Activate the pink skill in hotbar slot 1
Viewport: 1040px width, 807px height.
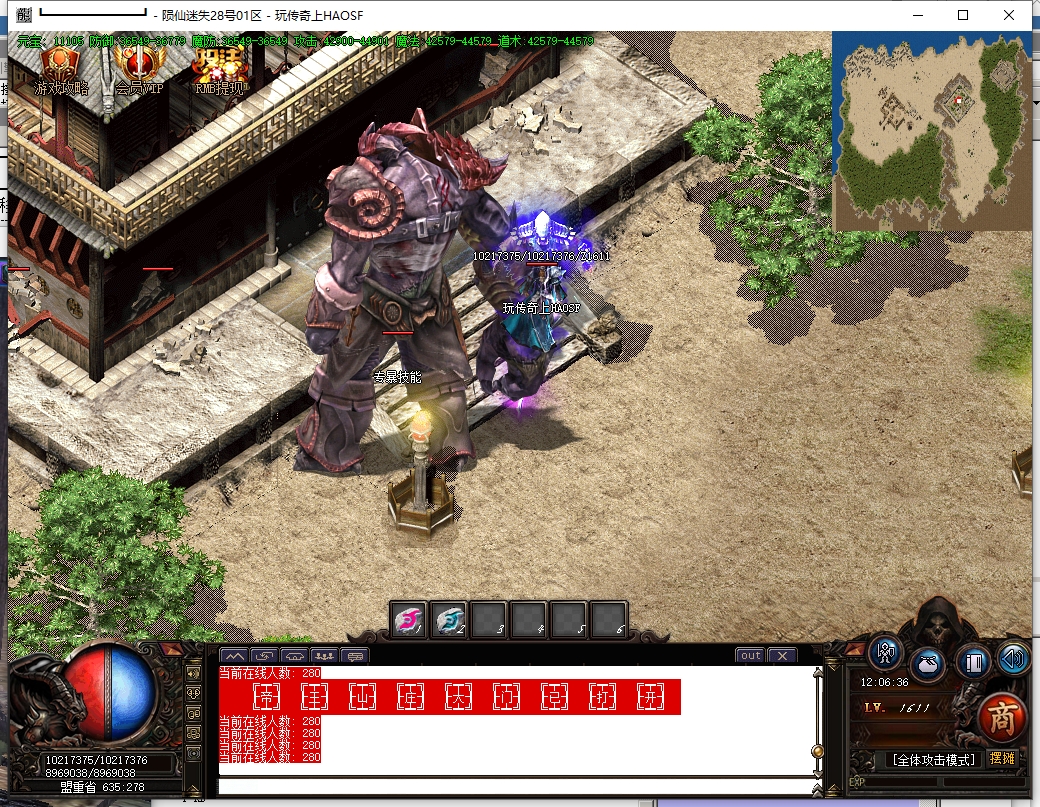point(408,620)
